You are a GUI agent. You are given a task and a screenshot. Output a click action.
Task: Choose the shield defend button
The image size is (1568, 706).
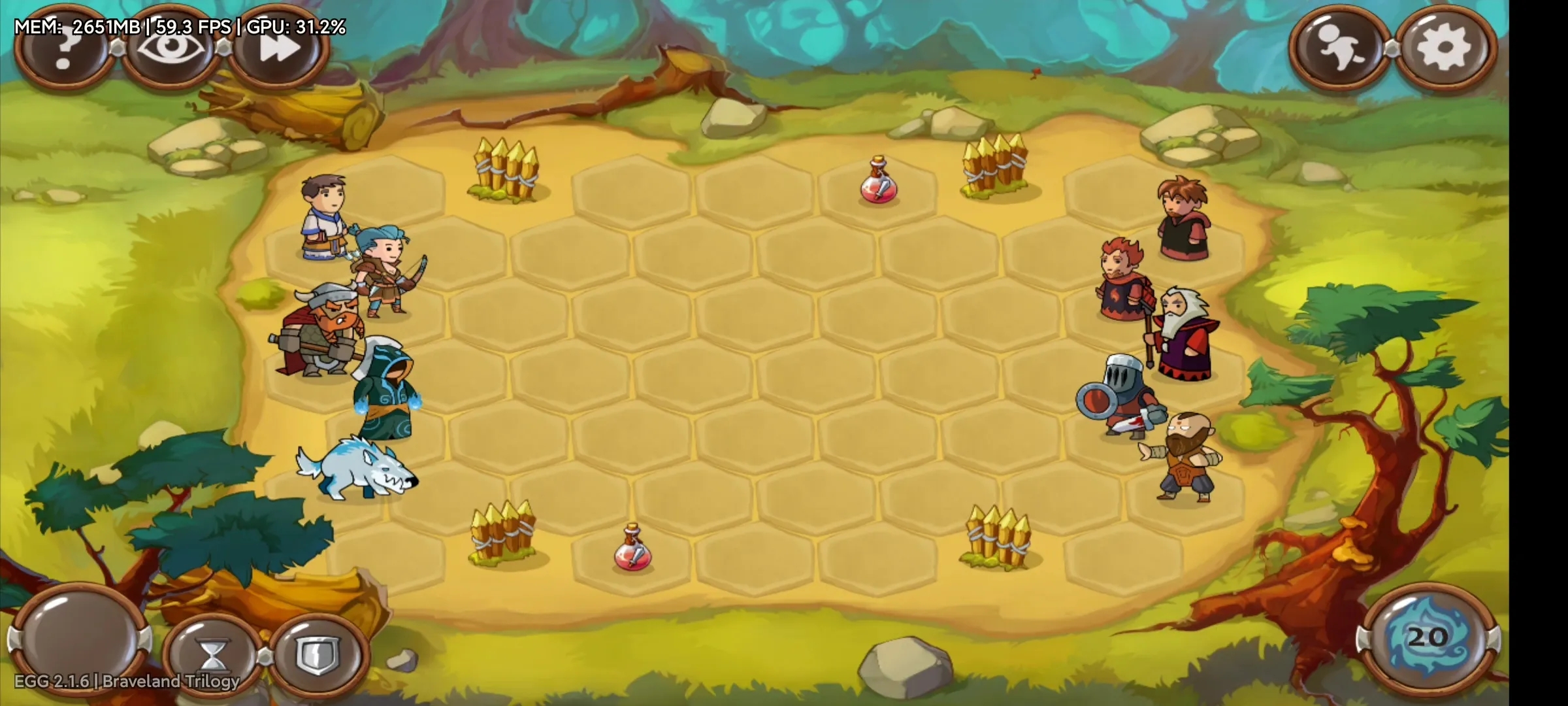(x=318, y=656)
